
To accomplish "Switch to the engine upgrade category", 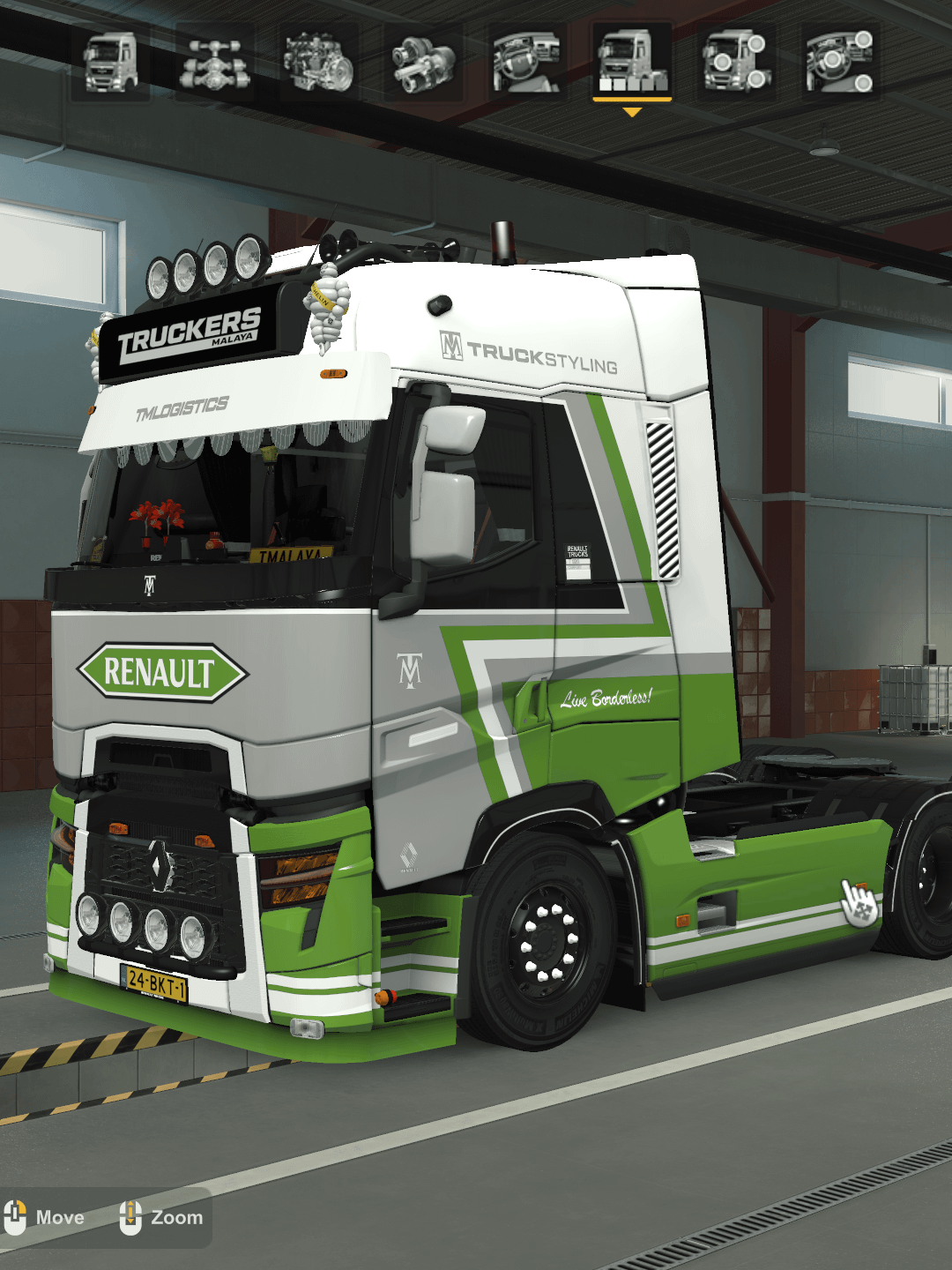I will click(319, 63).
